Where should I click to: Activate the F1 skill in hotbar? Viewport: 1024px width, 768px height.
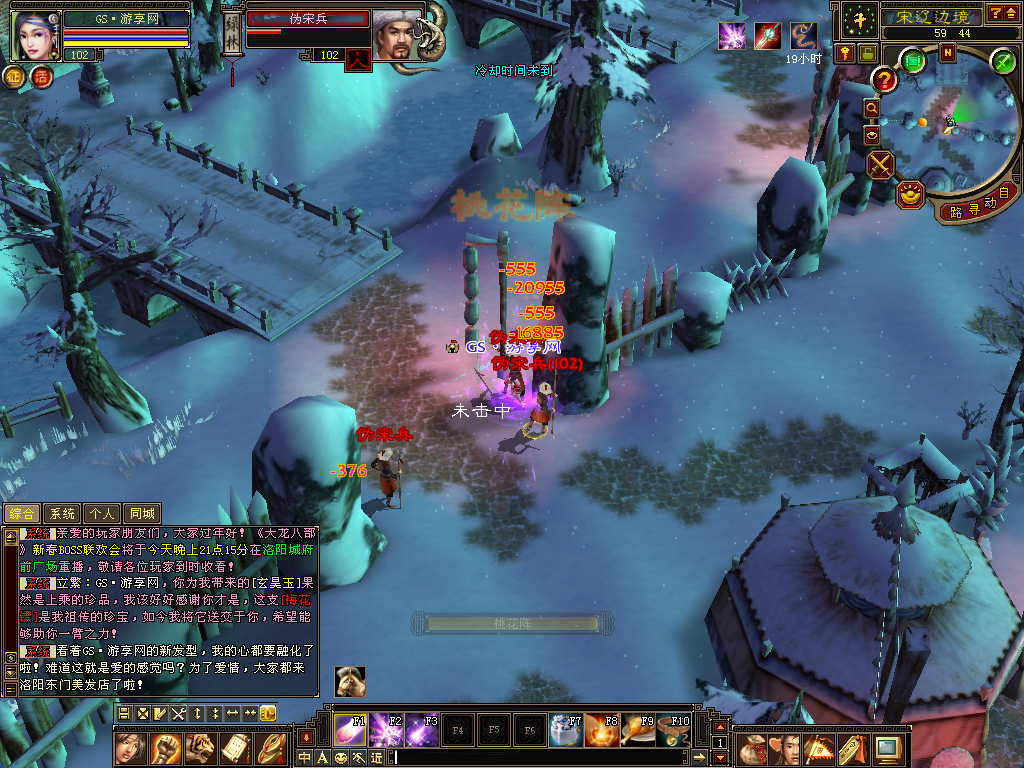click(350, 730)
